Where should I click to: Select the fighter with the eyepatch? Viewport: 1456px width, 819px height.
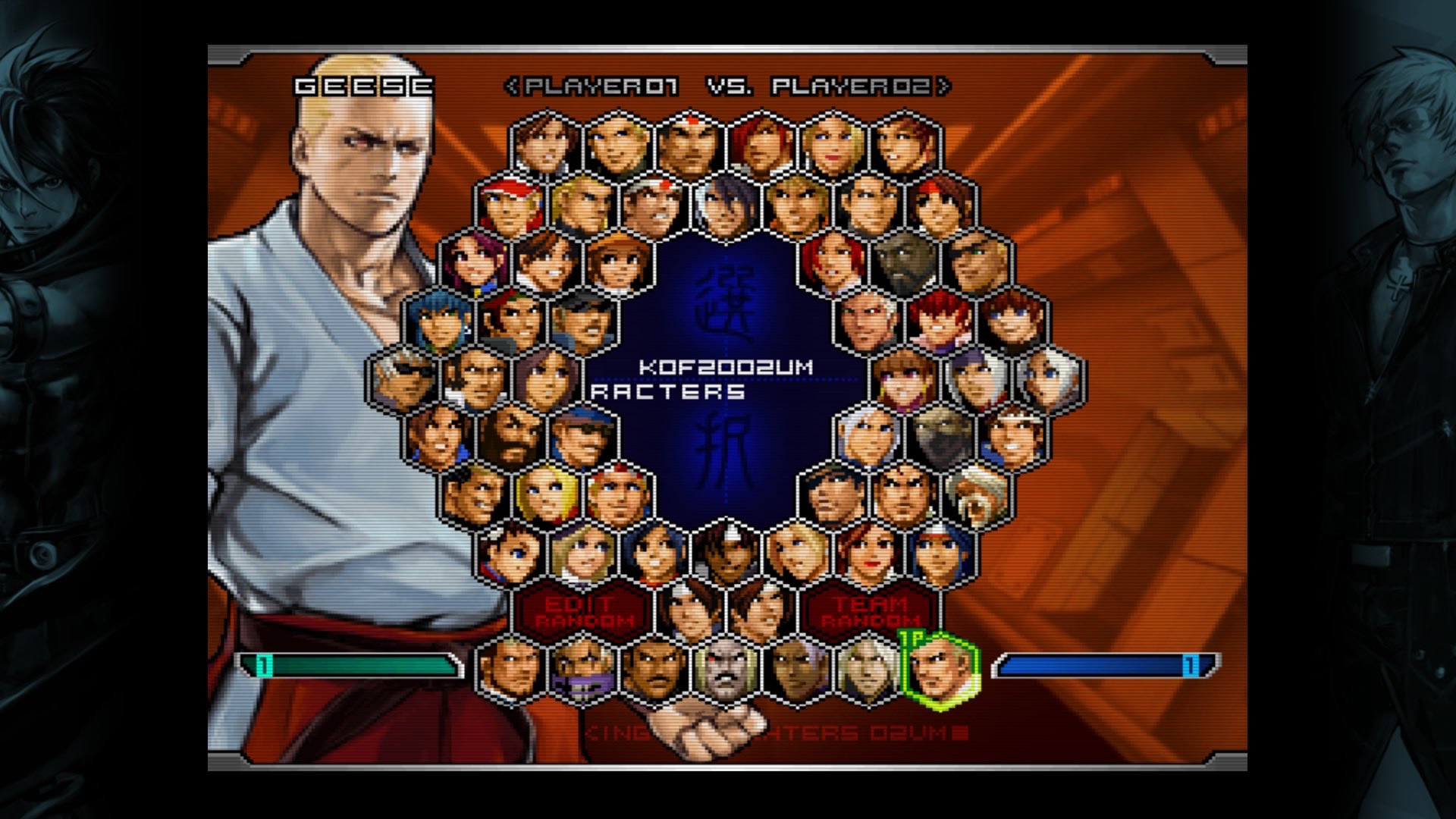tap(977, 263)
